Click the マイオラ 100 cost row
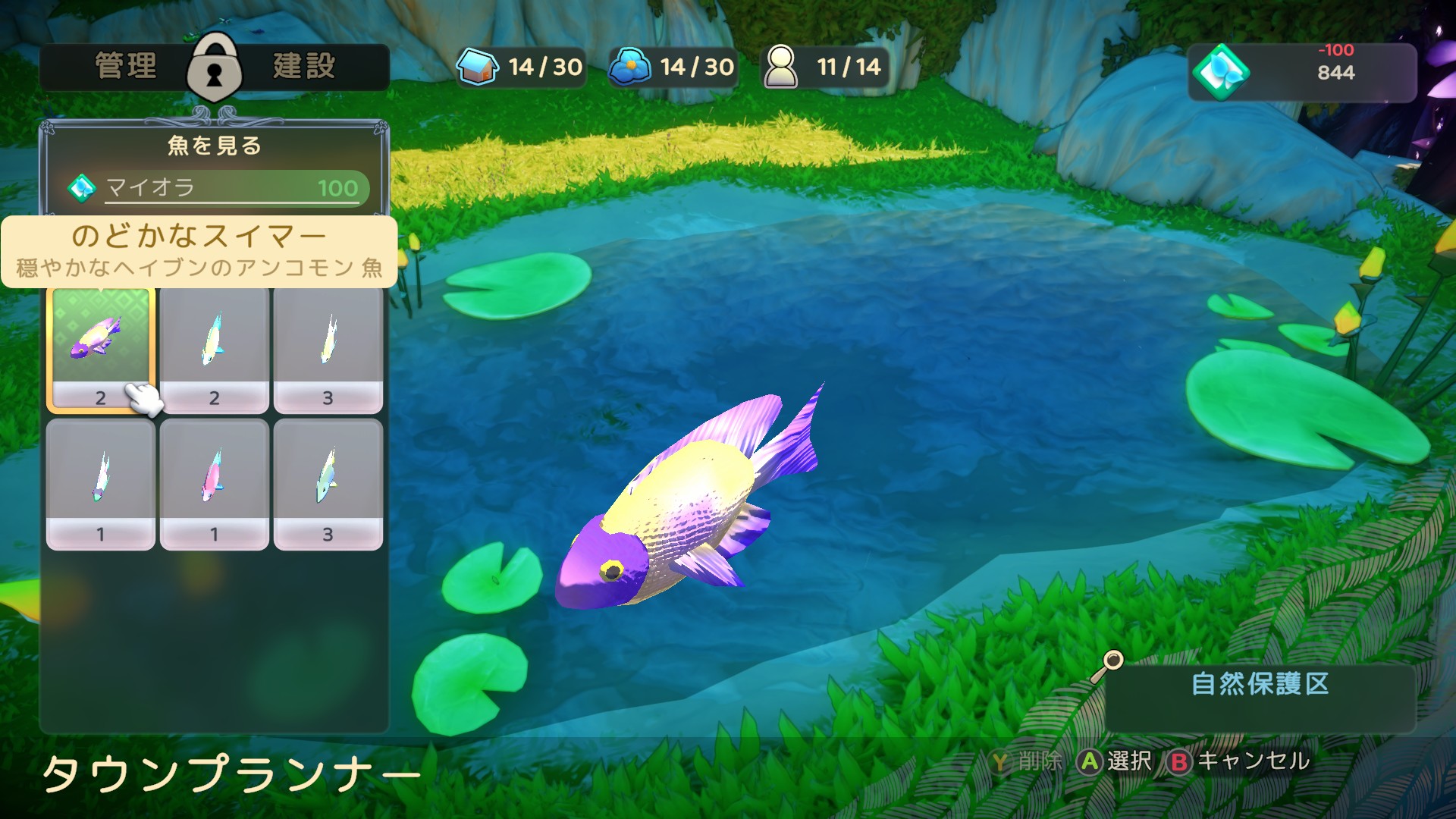Screen dimensions: 1456x819 (218, 187)
